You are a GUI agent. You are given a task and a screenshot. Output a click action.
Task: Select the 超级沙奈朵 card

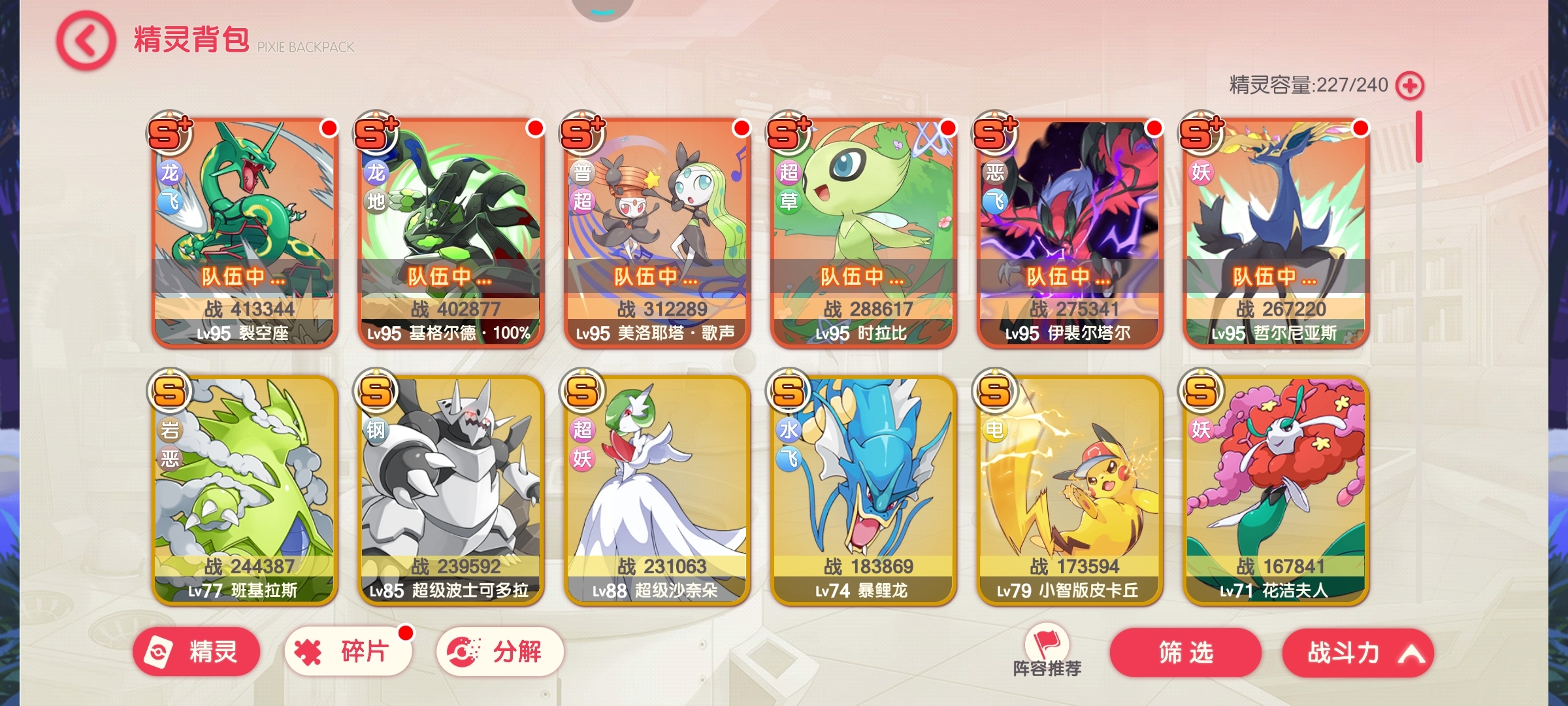657,490
